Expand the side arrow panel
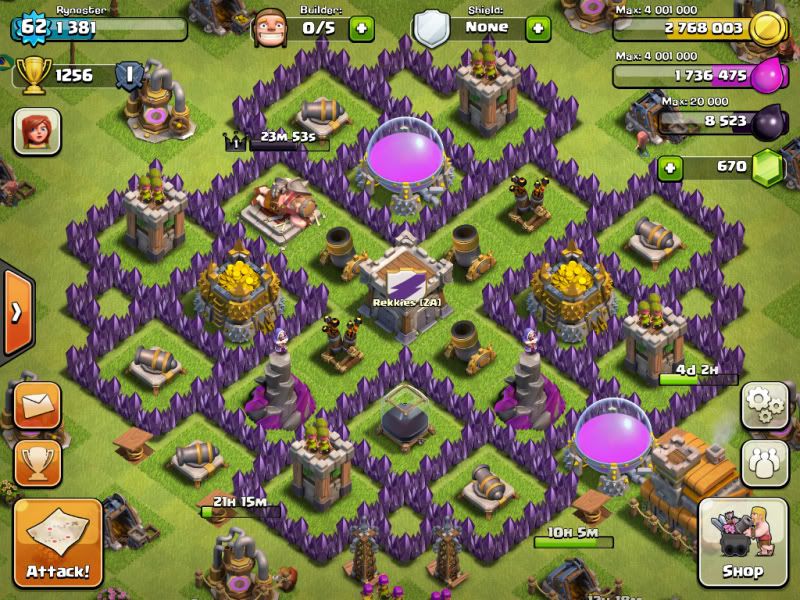 [16, 312]
